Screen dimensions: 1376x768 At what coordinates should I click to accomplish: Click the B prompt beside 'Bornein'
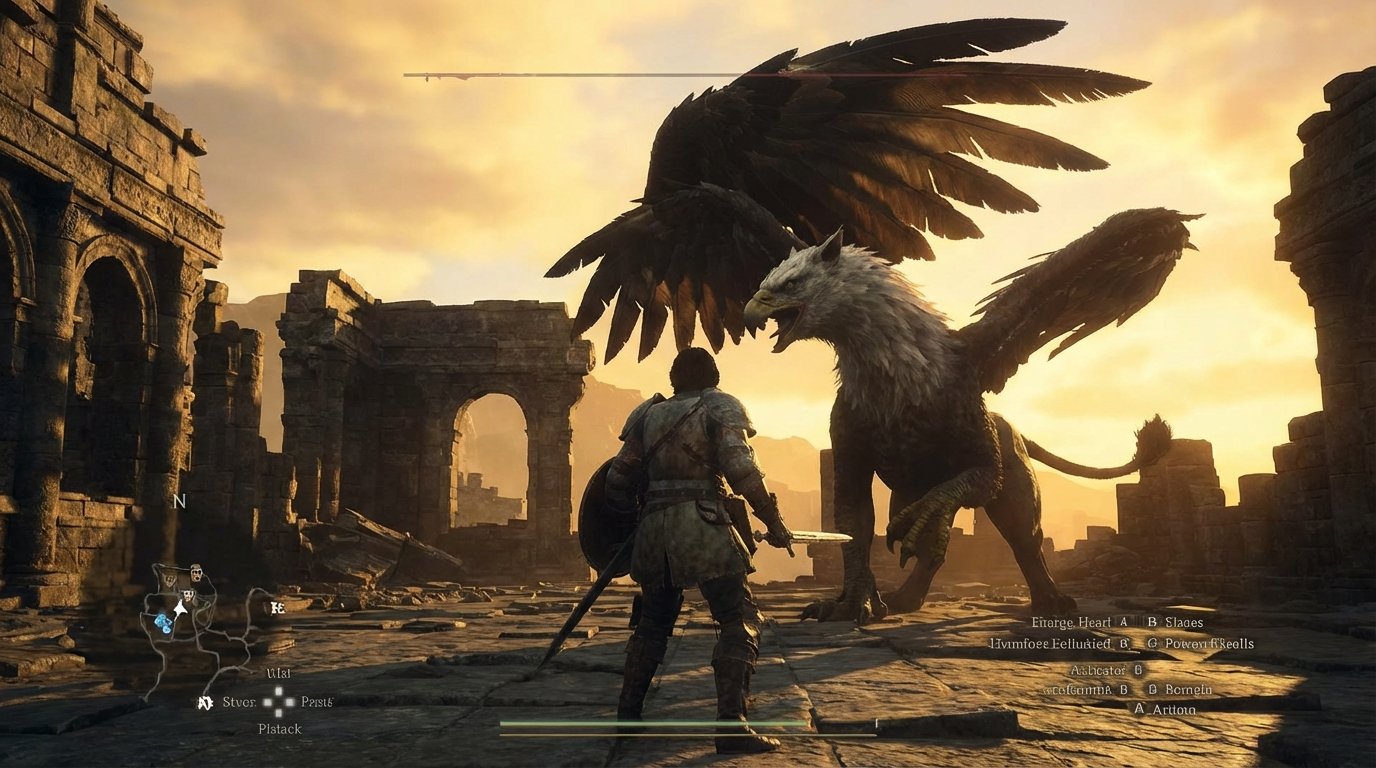click(1153, 689)
